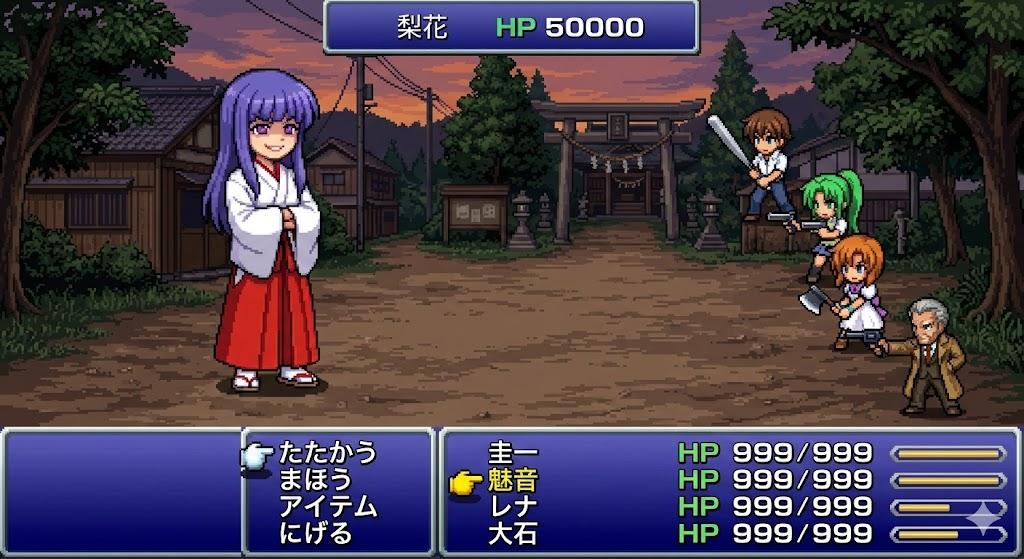This screenshot has height=559, width=1024.
Task: Select the たたかう (Fight) command
Action: click(328, 453)
